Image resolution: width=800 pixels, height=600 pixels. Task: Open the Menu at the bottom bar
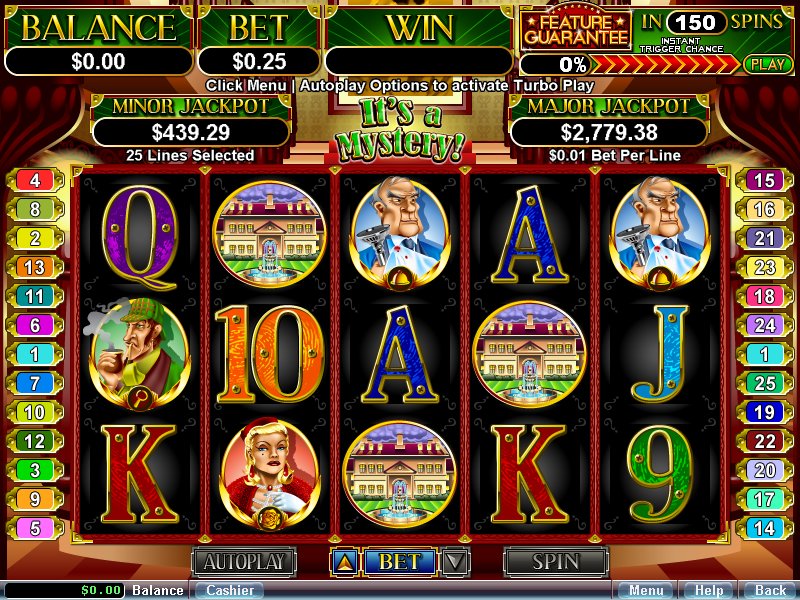(x=645, y=590)
